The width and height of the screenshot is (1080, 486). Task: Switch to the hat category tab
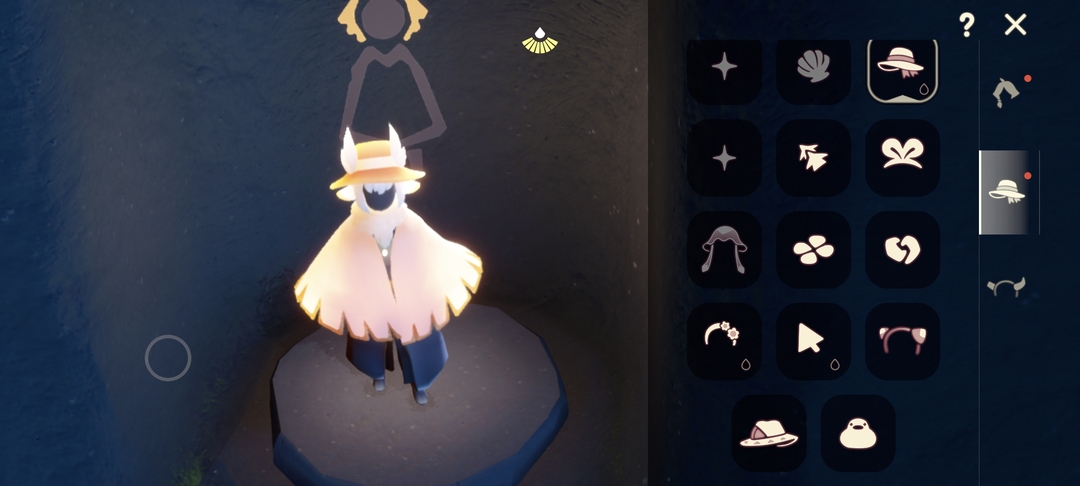tap(1007, 191)
